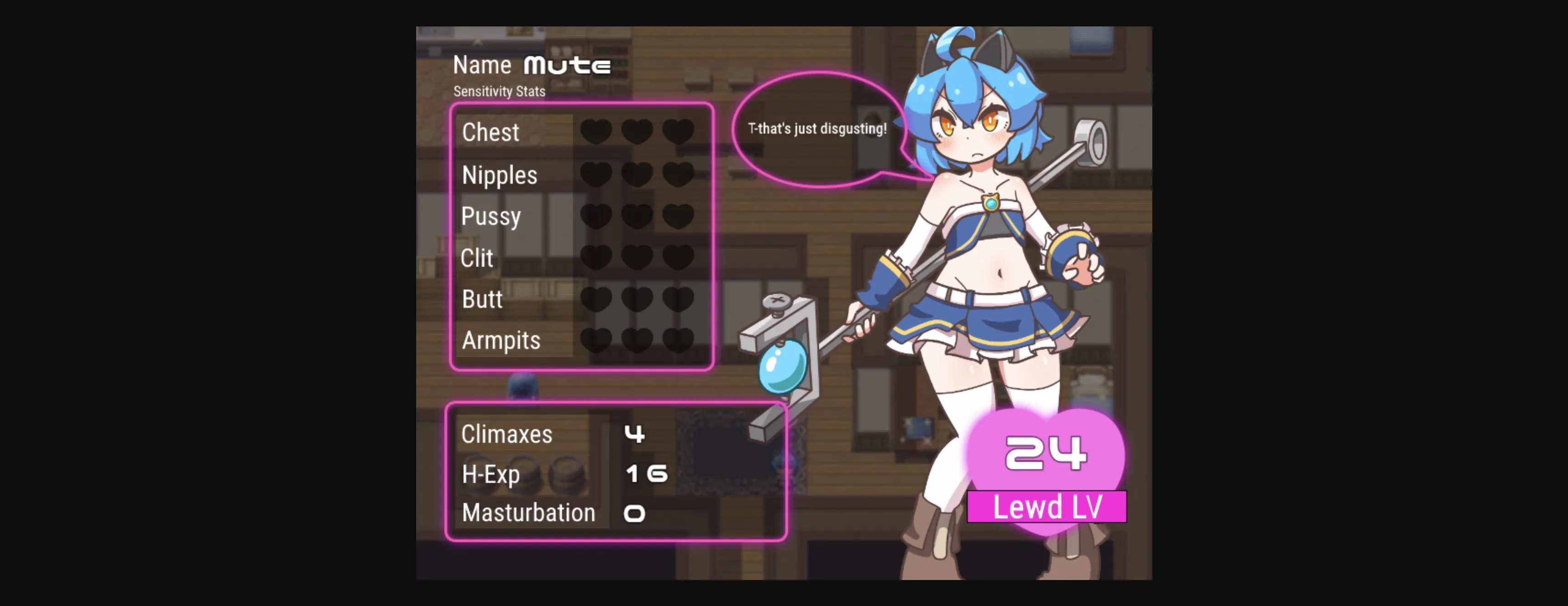The width and height of the screenshot is (1568, 606).
Task: Select the second heart beside Armpits
Action: coord(638,339)
